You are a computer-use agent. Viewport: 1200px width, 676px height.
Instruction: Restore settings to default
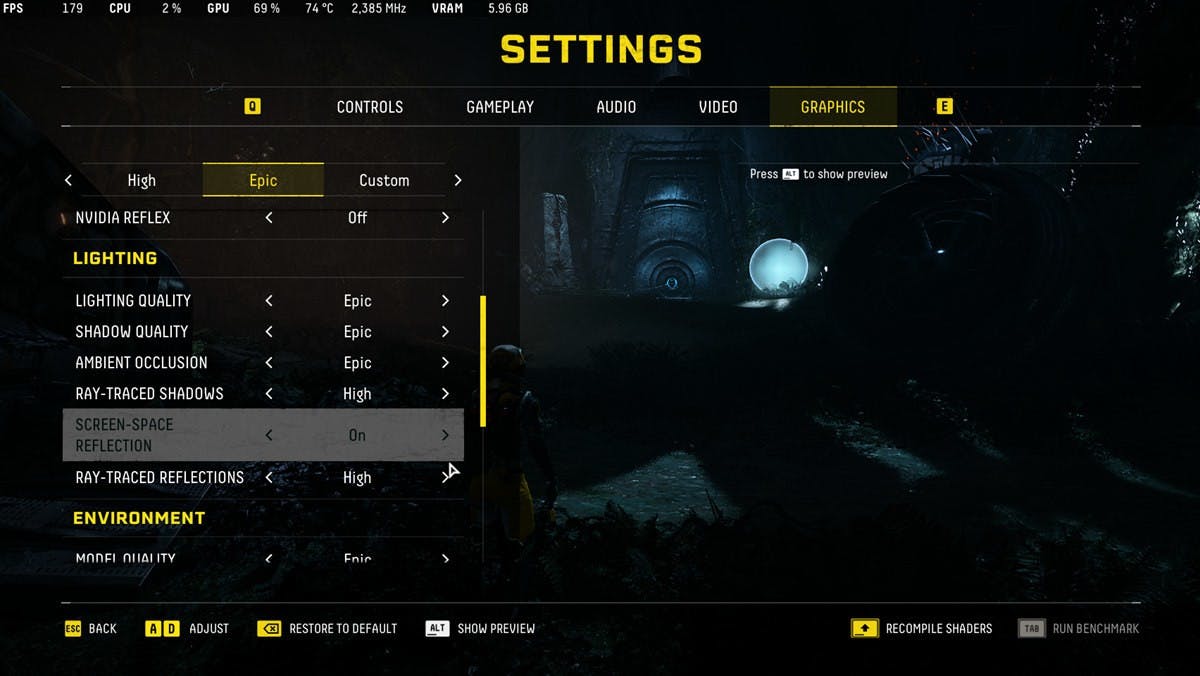pos(328,628)
